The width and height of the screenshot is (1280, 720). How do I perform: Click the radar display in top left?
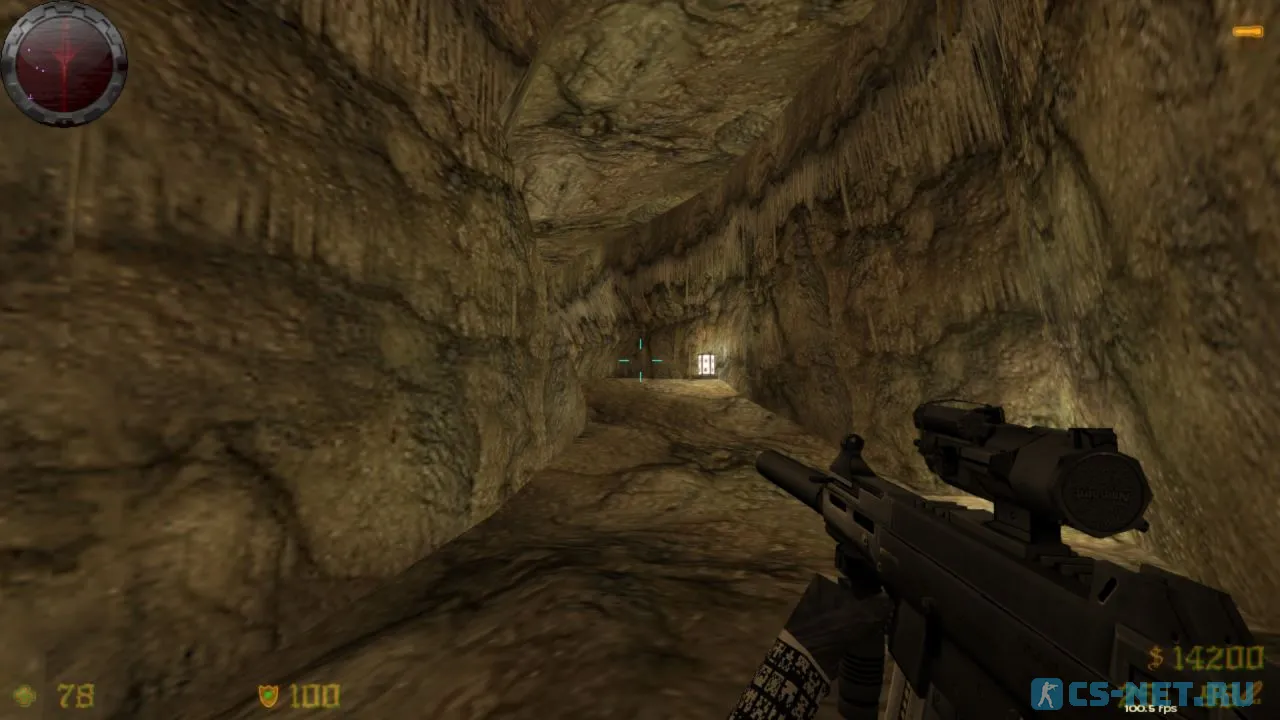tap(65, 65)
